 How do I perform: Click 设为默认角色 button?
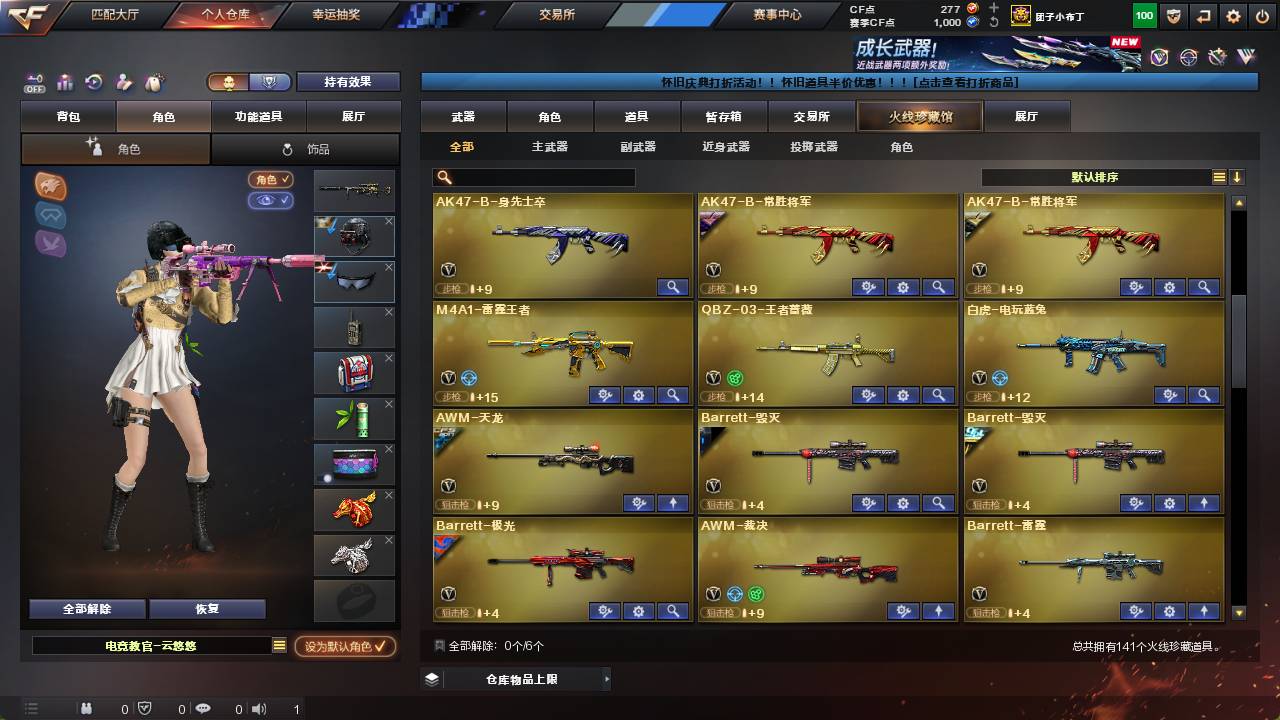tap(345, 646)
